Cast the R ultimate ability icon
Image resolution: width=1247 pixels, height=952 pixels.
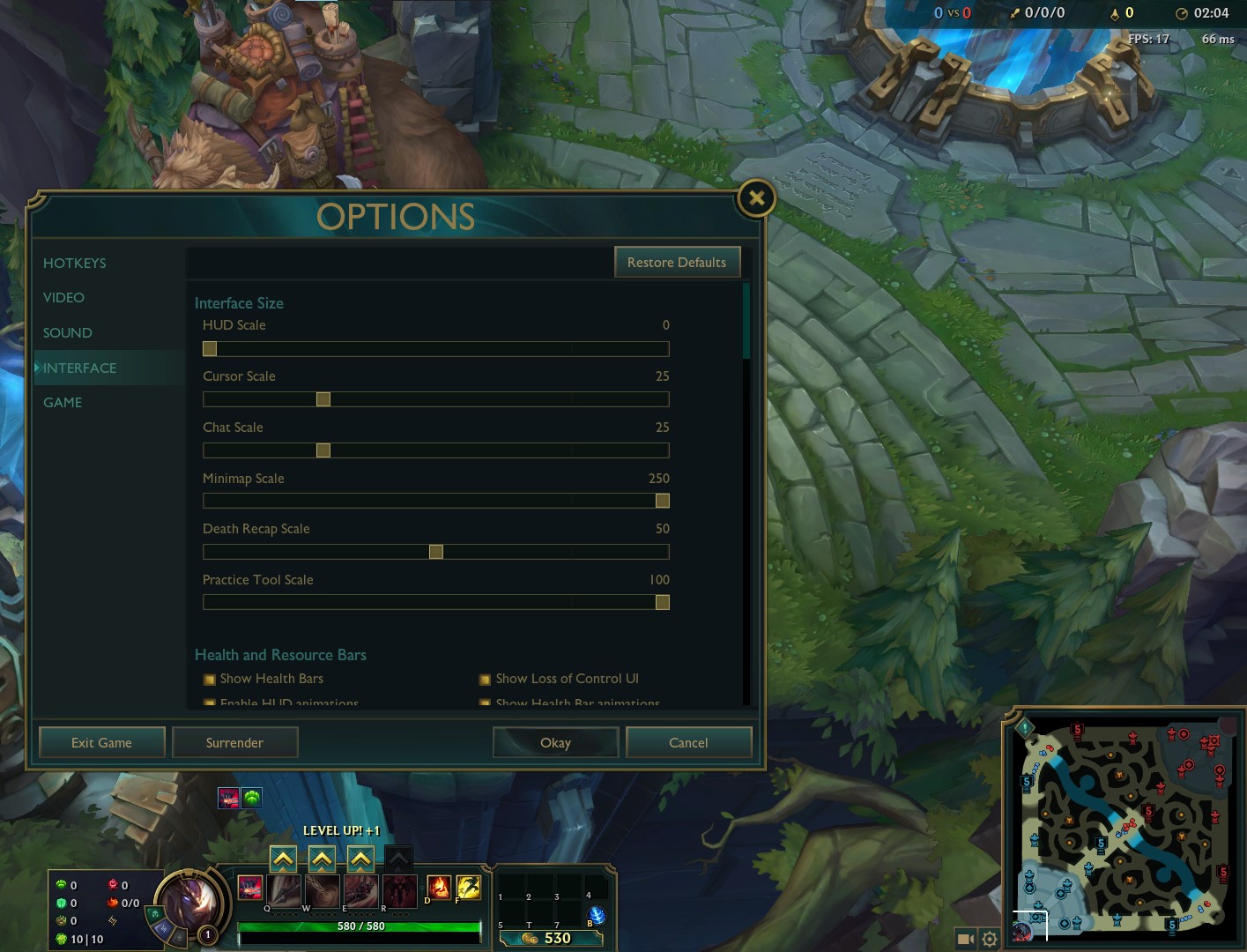[x=399, y=890]
